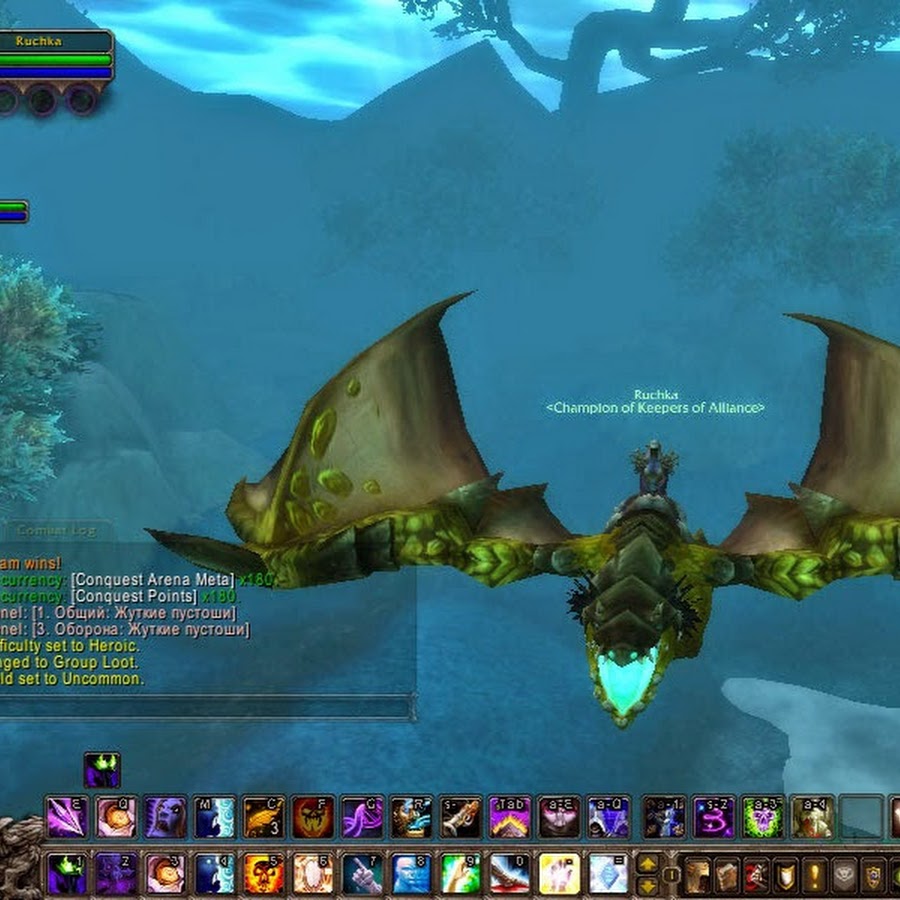The width and height of the screenshot is (900, 900).
Task: Activate the glowing yellow hand spell
Action: pos(559,873)
